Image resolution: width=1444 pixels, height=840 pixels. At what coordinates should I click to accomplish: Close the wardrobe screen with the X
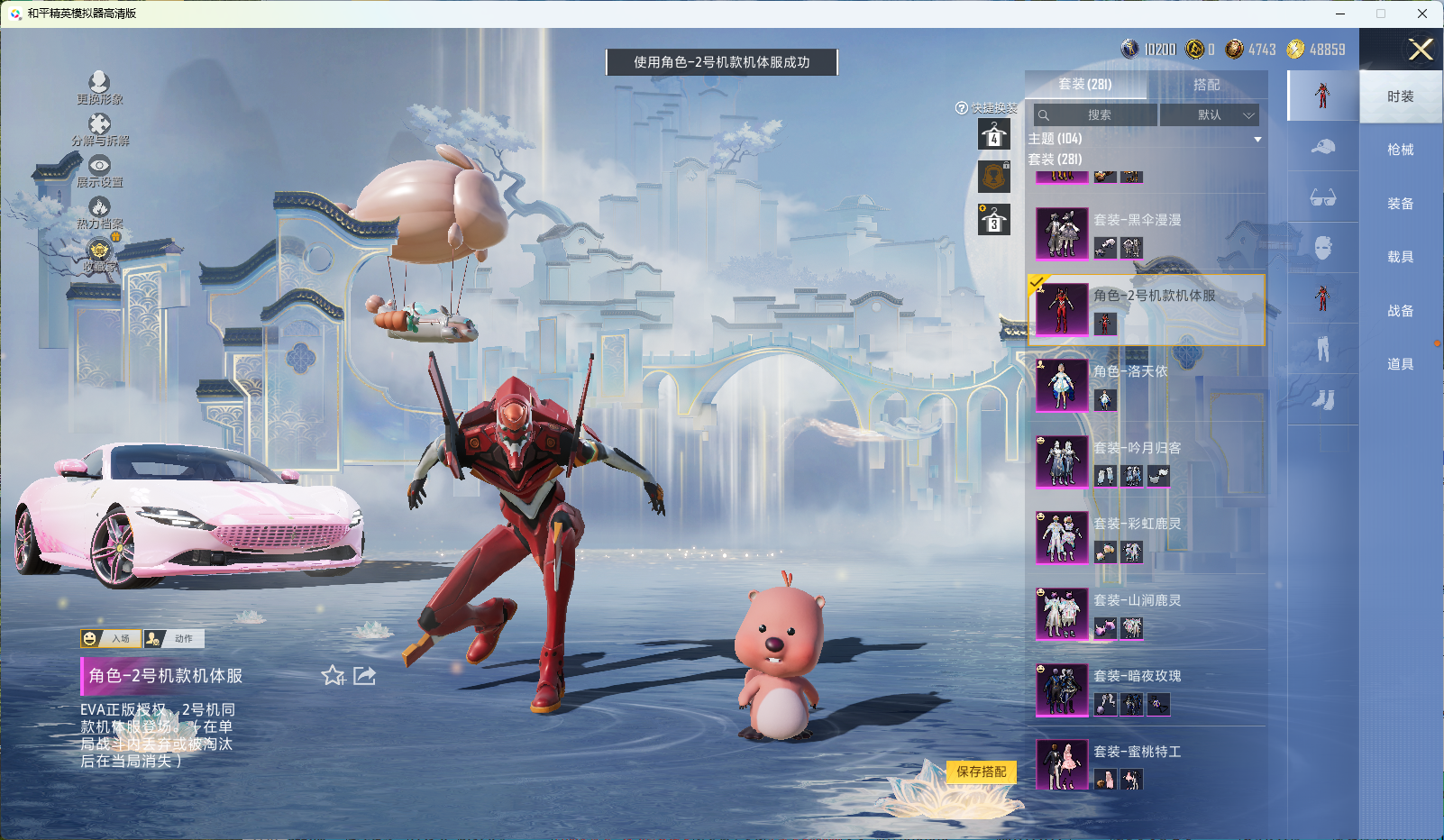click(1421, 50)
